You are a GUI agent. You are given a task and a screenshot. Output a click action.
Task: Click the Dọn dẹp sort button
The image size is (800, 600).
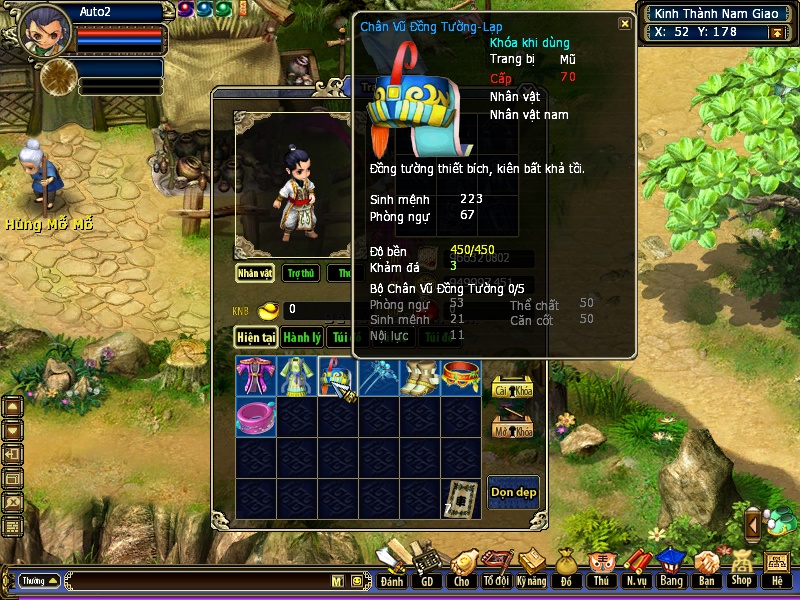click(513, 492)
